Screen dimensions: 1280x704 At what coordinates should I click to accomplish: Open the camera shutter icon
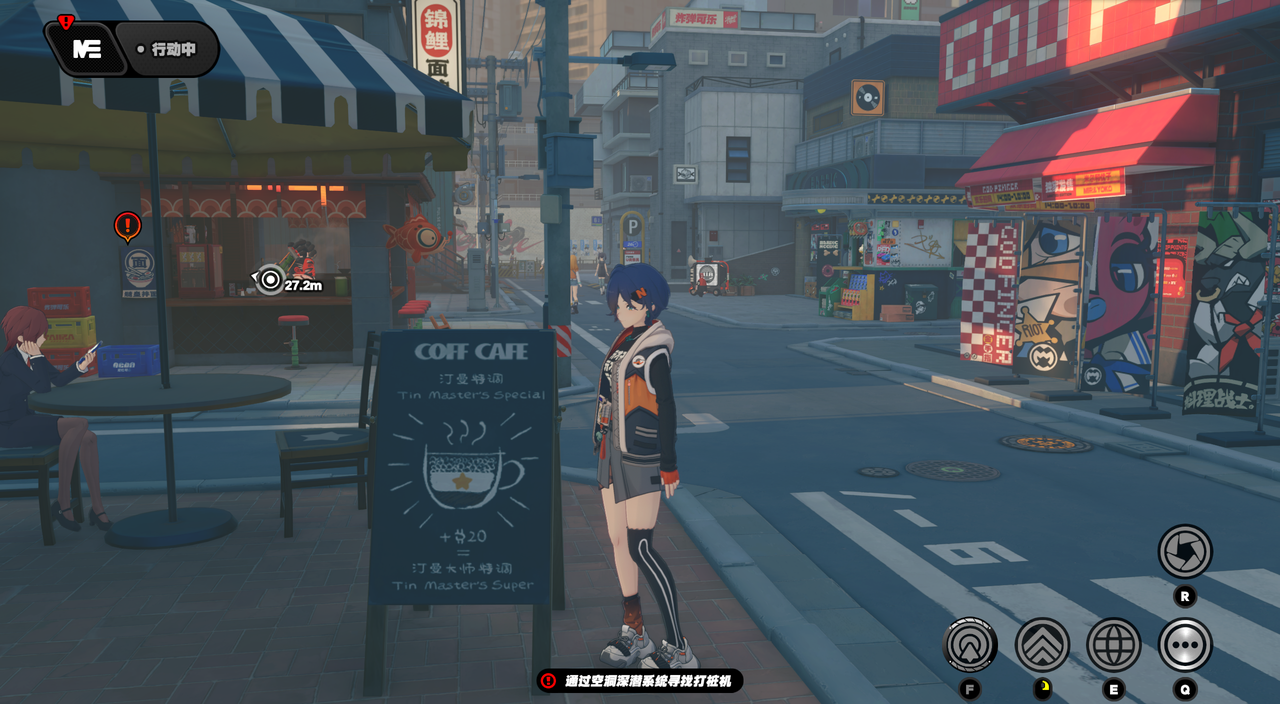1185,551
